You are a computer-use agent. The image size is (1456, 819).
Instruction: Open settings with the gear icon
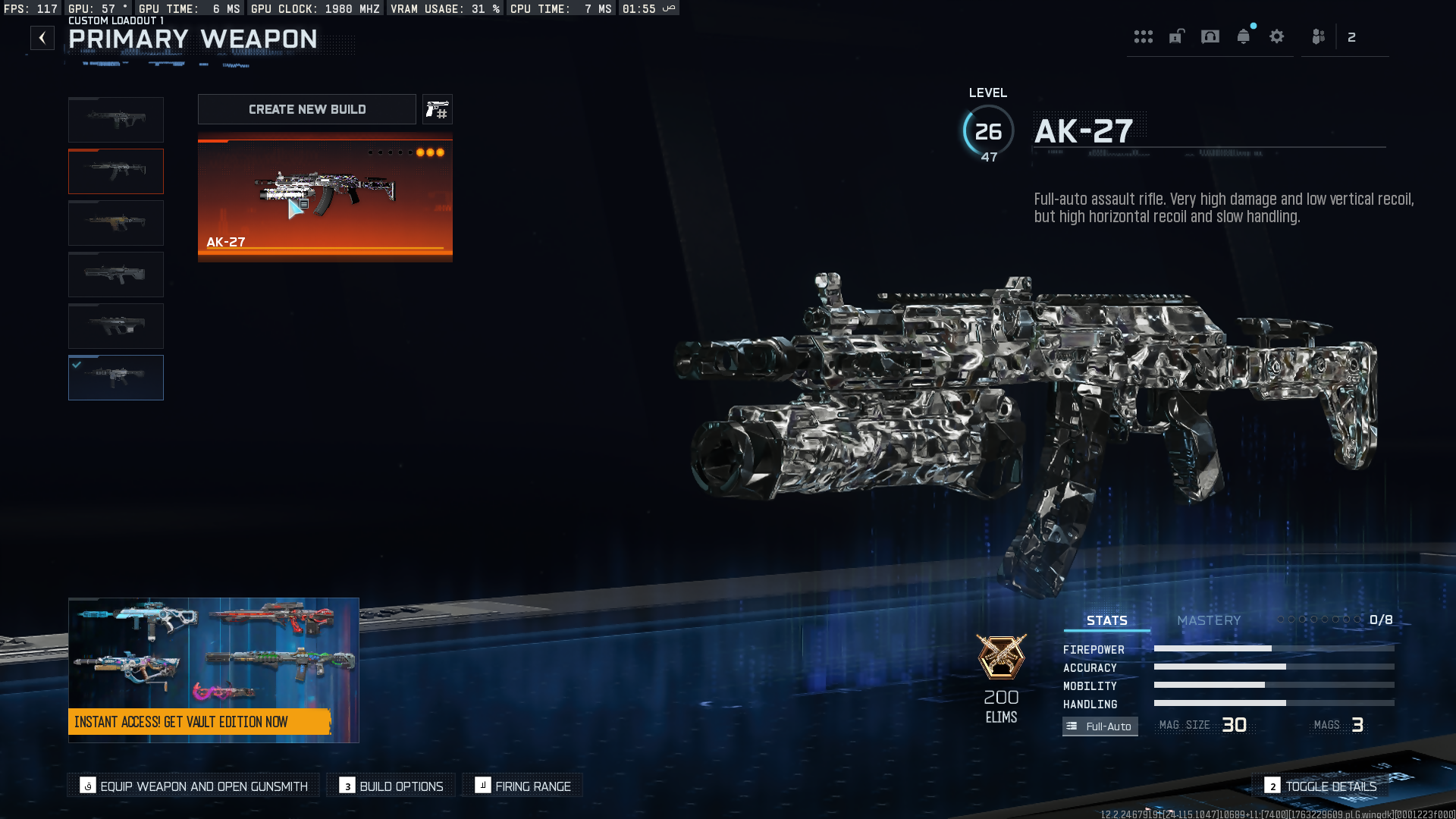(x=1277, y=37)
